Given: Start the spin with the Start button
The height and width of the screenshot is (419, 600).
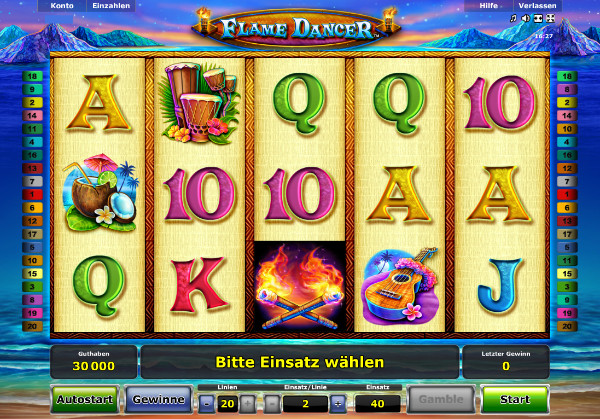Looking at the screenshot, I should pyautogui.click(x=515, y=400).
